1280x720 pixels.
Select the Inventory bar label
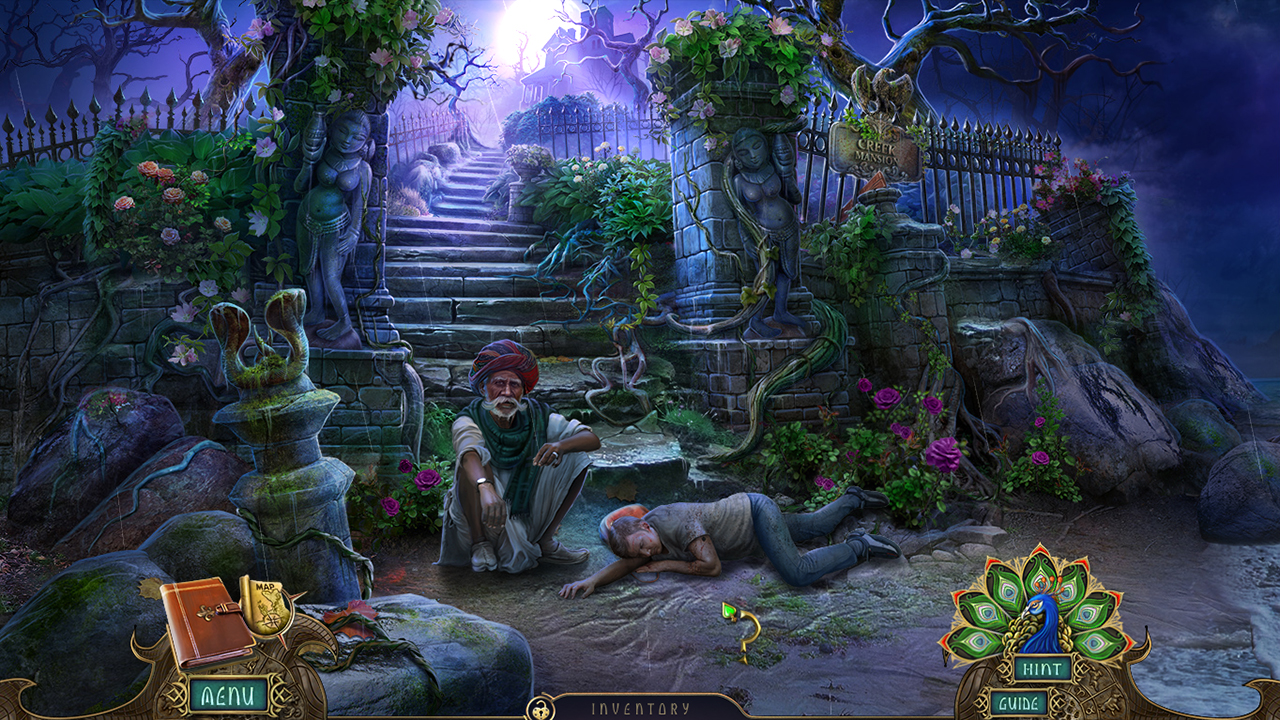coord(640,706)
